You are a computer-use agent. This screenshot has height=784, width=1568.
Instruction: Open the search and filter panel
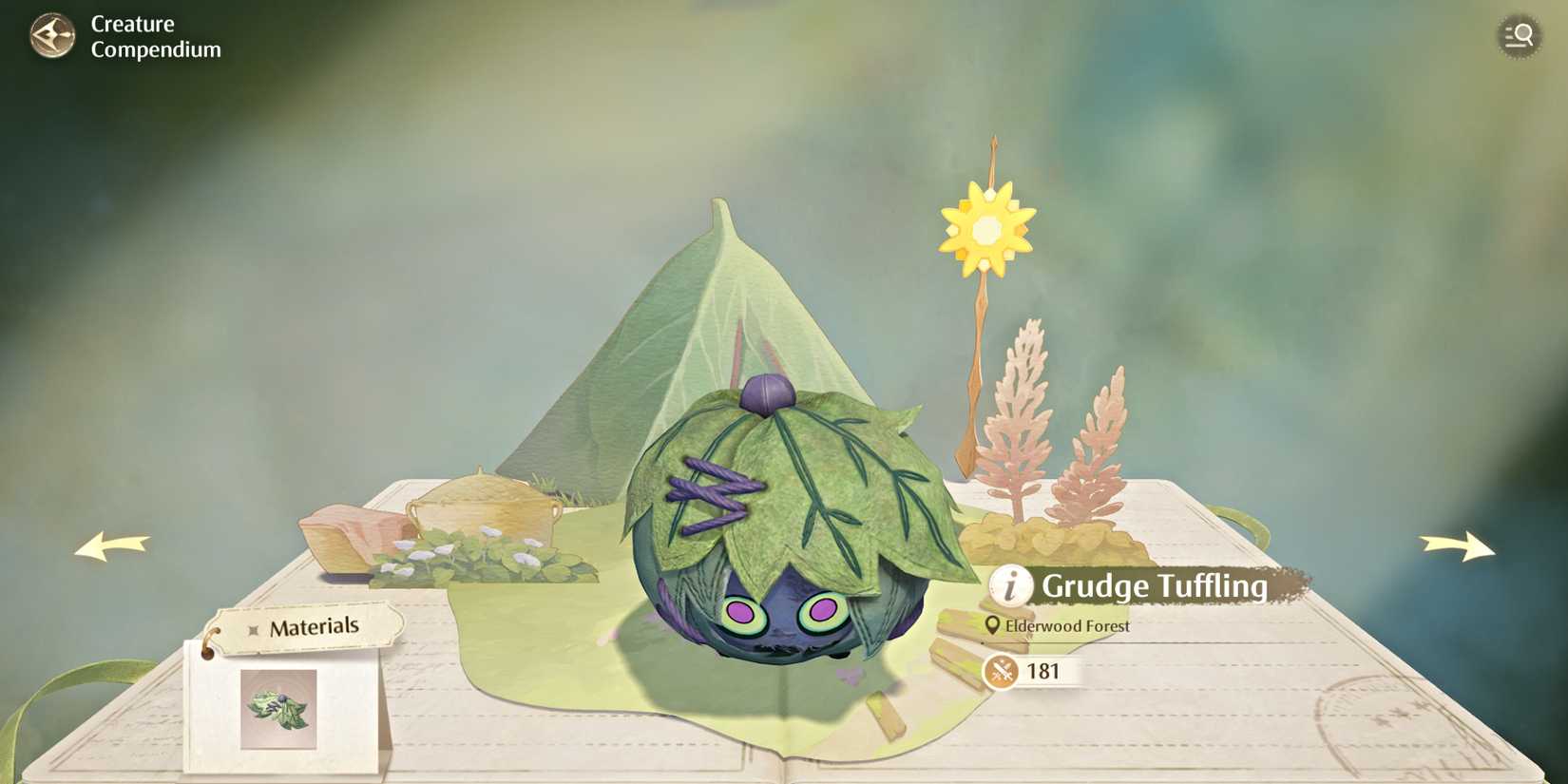click(1519, 36)
